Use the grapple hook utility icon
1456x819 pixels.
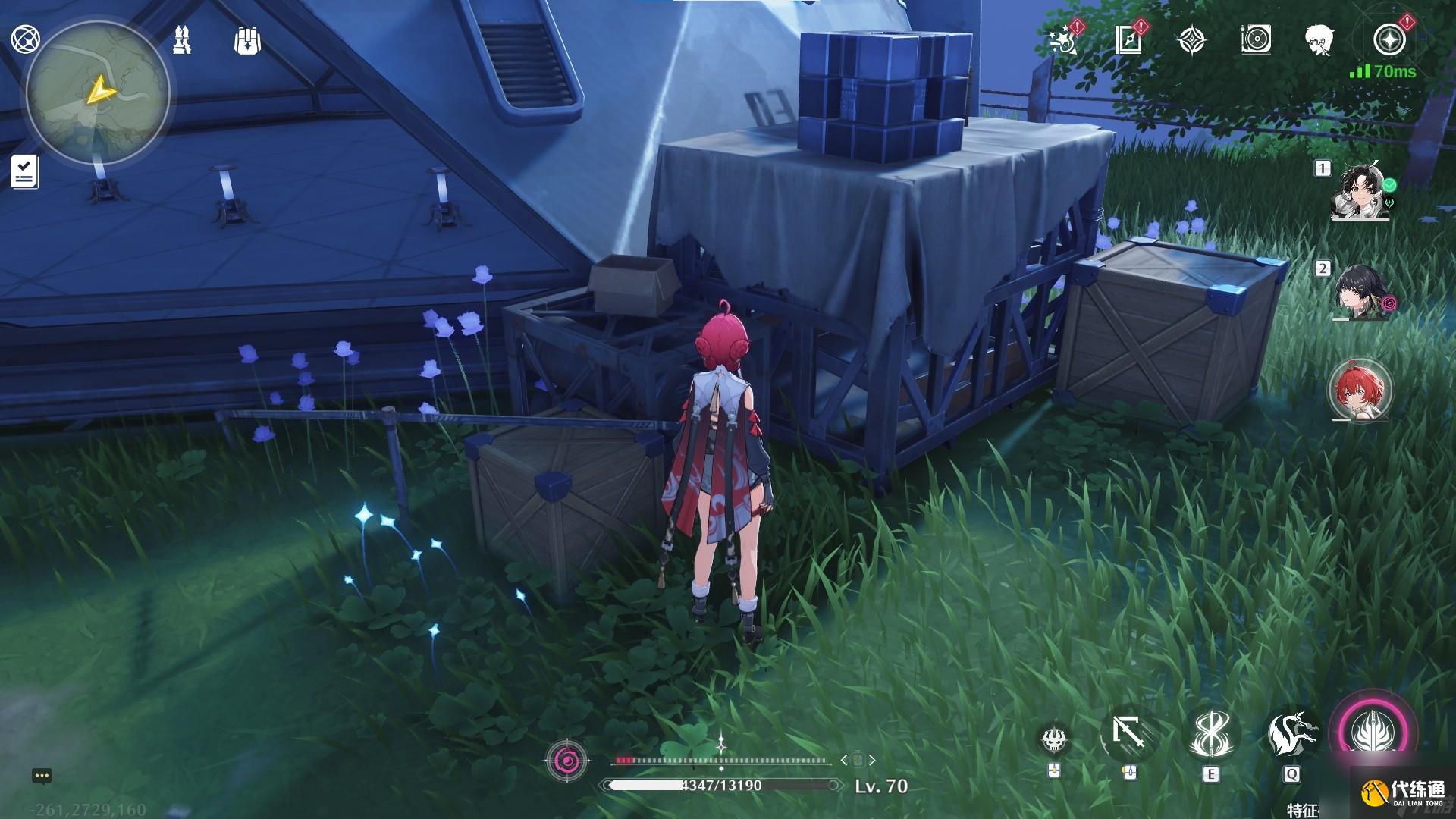pos(1128,735)
